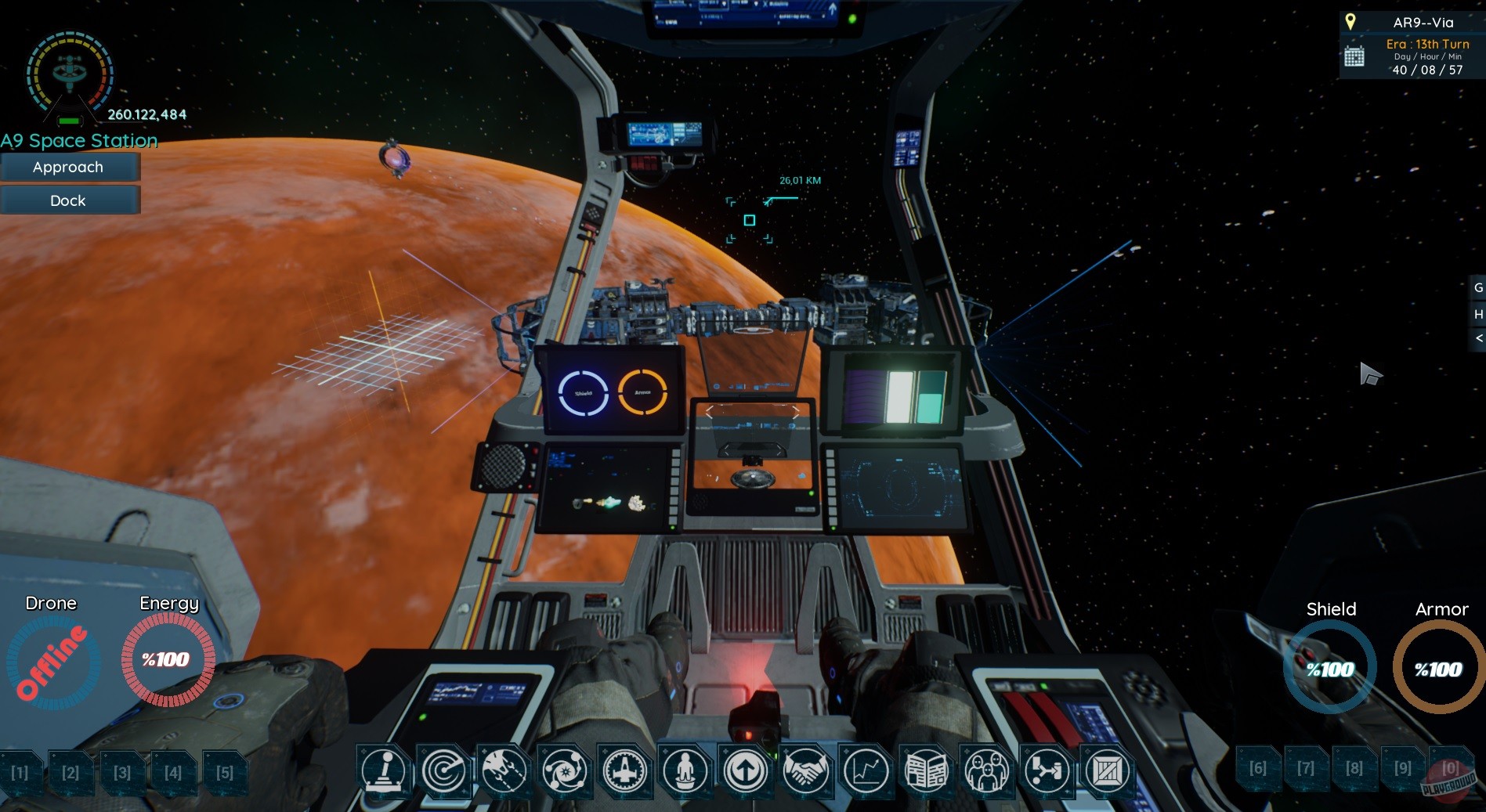Open the ship repair tools panel

(504, 771)
